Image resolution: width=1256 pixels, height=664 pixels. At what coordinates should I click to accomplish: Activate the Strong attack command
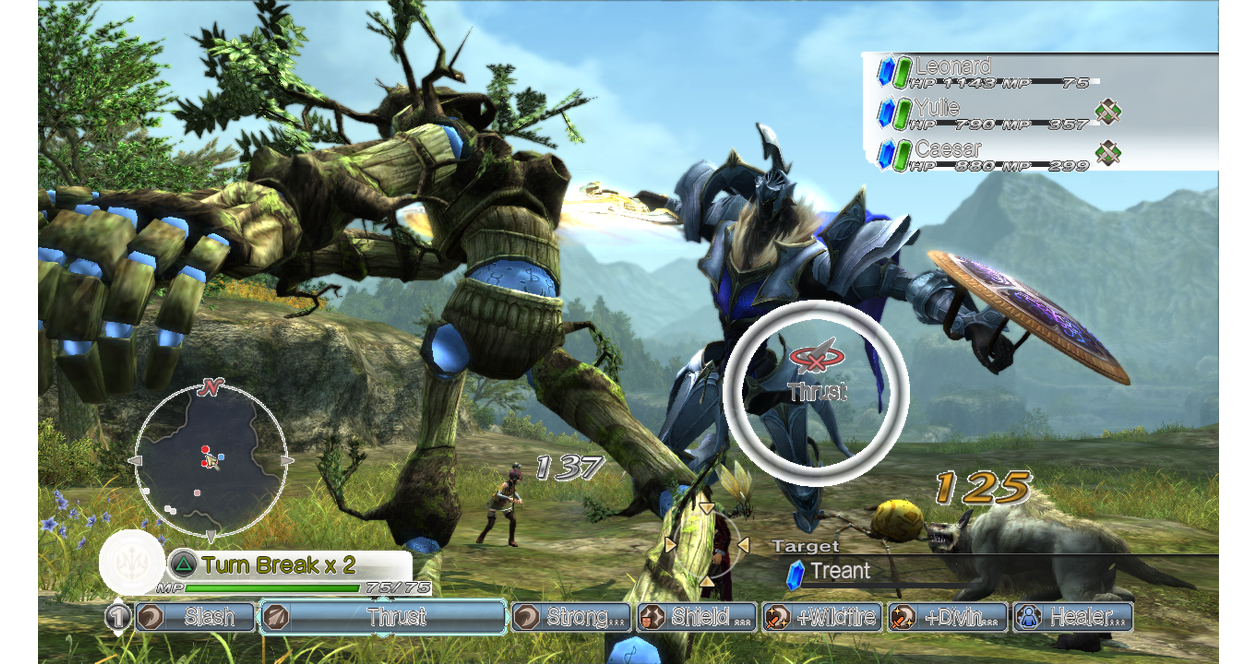(572, 617)
